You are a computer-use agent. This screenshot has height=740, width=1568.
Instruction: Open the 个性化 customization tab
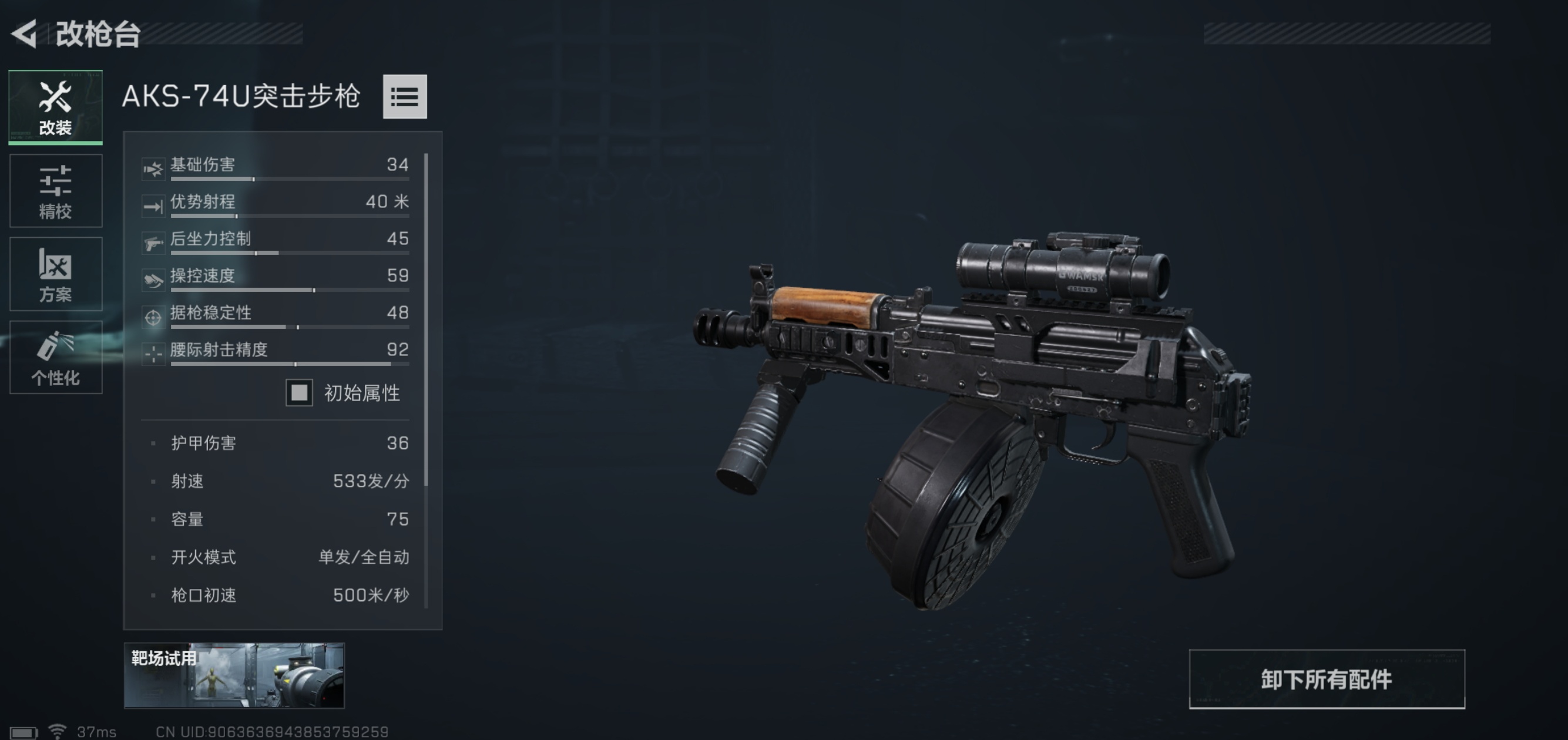(55, 358)
